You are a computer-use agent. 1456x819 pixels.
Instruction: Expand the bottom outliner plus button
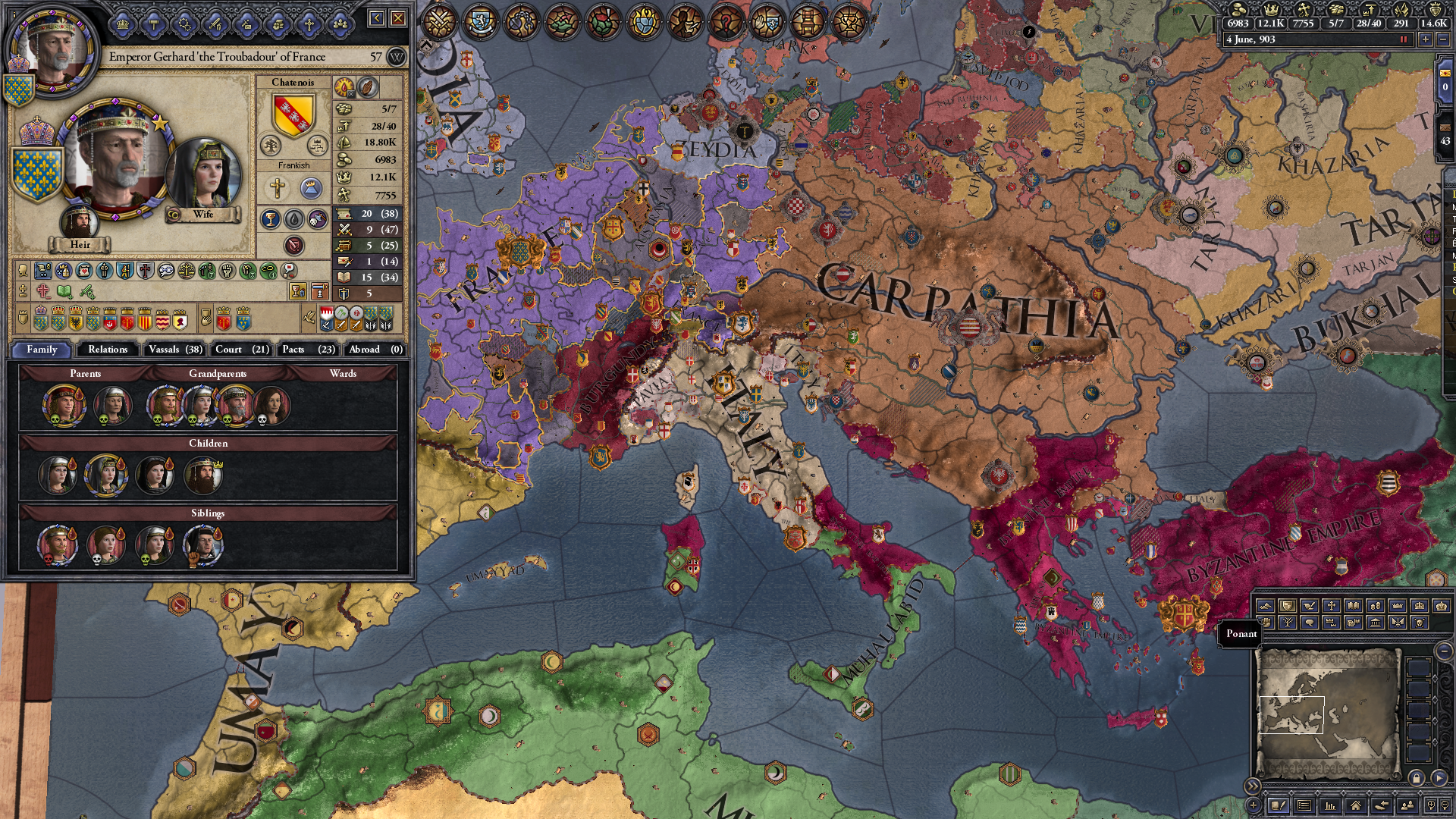(1254, 806)
